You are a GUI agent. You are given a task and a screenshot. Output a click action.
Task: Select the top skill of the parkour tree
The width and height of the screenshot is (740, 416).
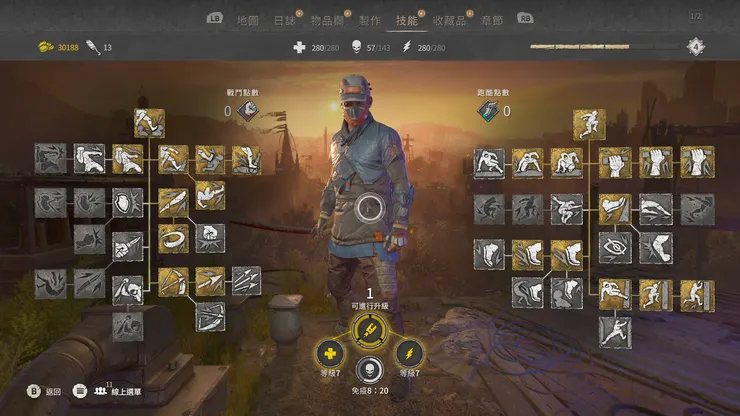589,124
